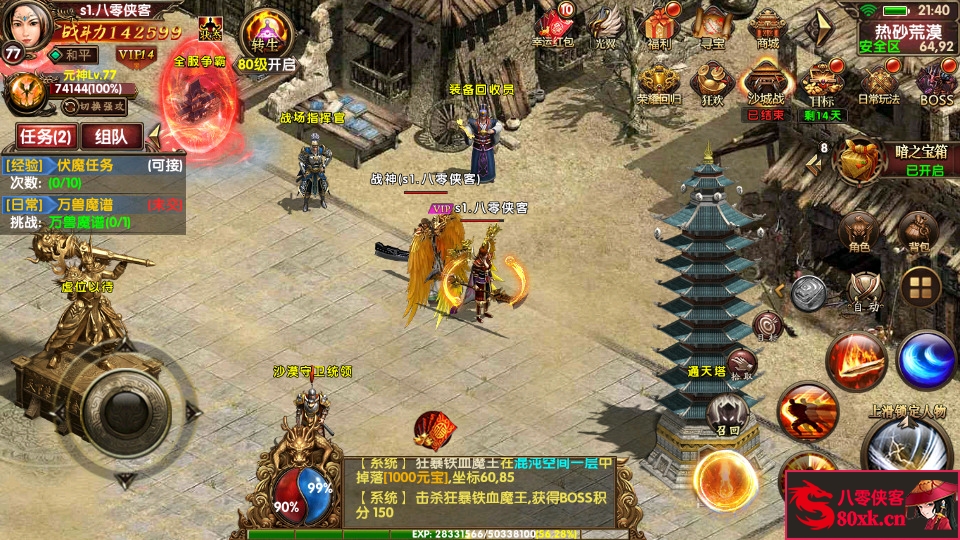Open the 背包 bag inventory
The height and width of the screenshot is (540, 960).
(916, 232)
